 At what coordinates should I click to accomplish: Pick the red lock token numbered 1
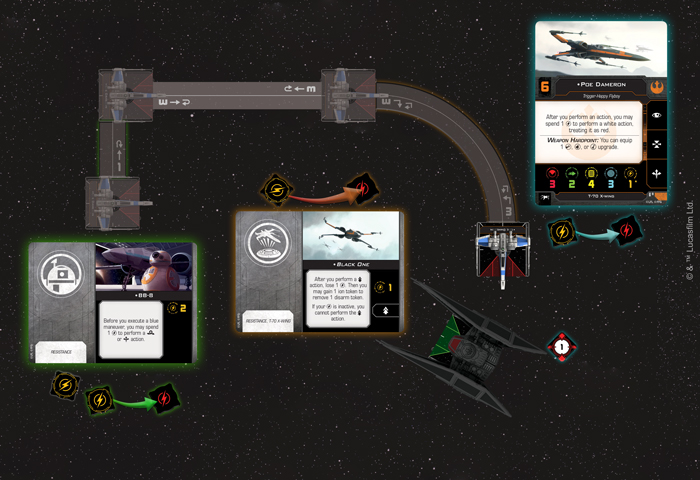tap(562, 346)
